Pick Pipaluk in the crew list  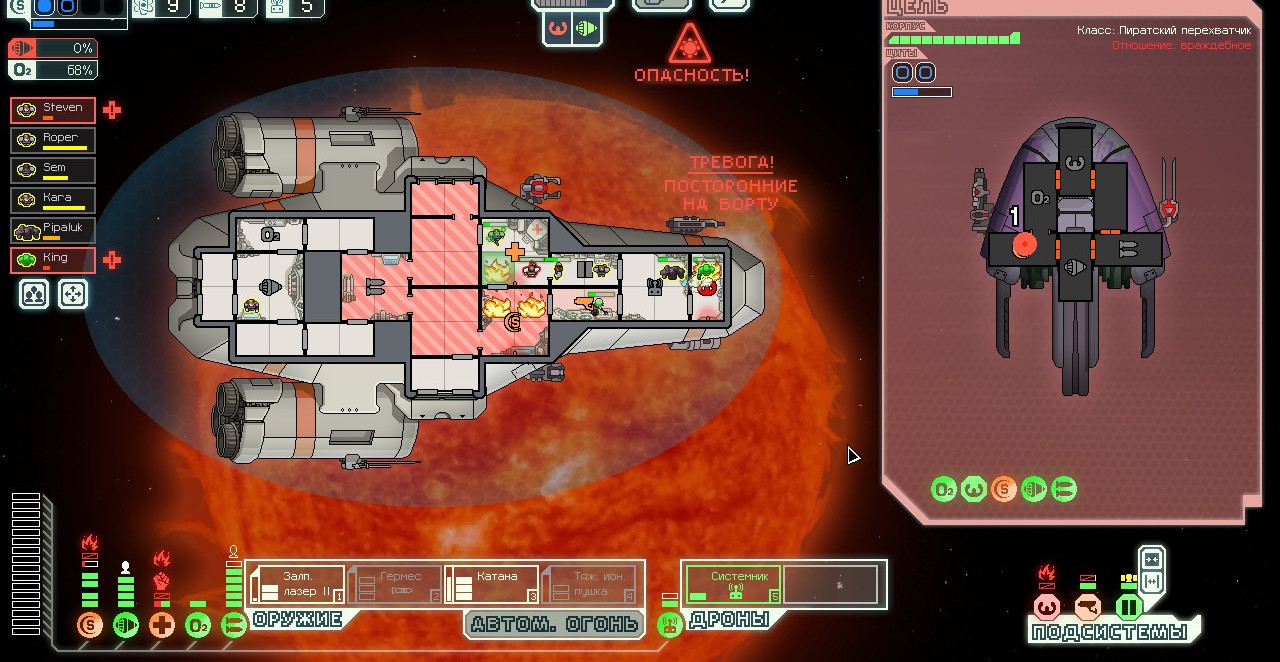click(53, 230)
